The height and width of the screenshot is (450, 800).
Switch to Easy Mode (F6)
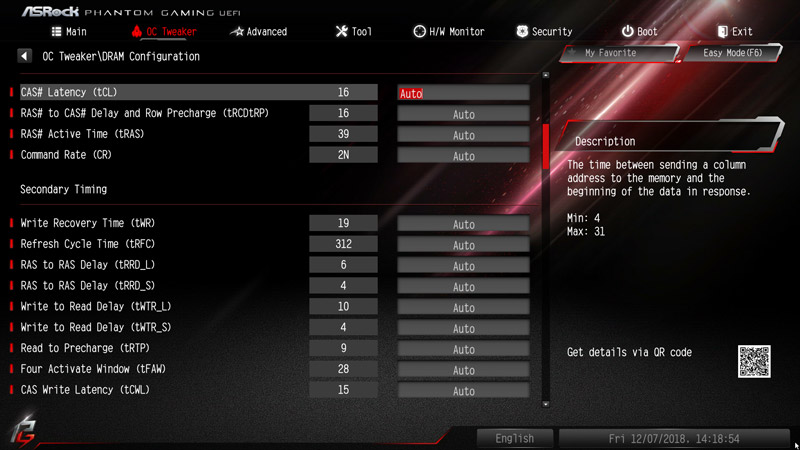[x=734, y=53]
